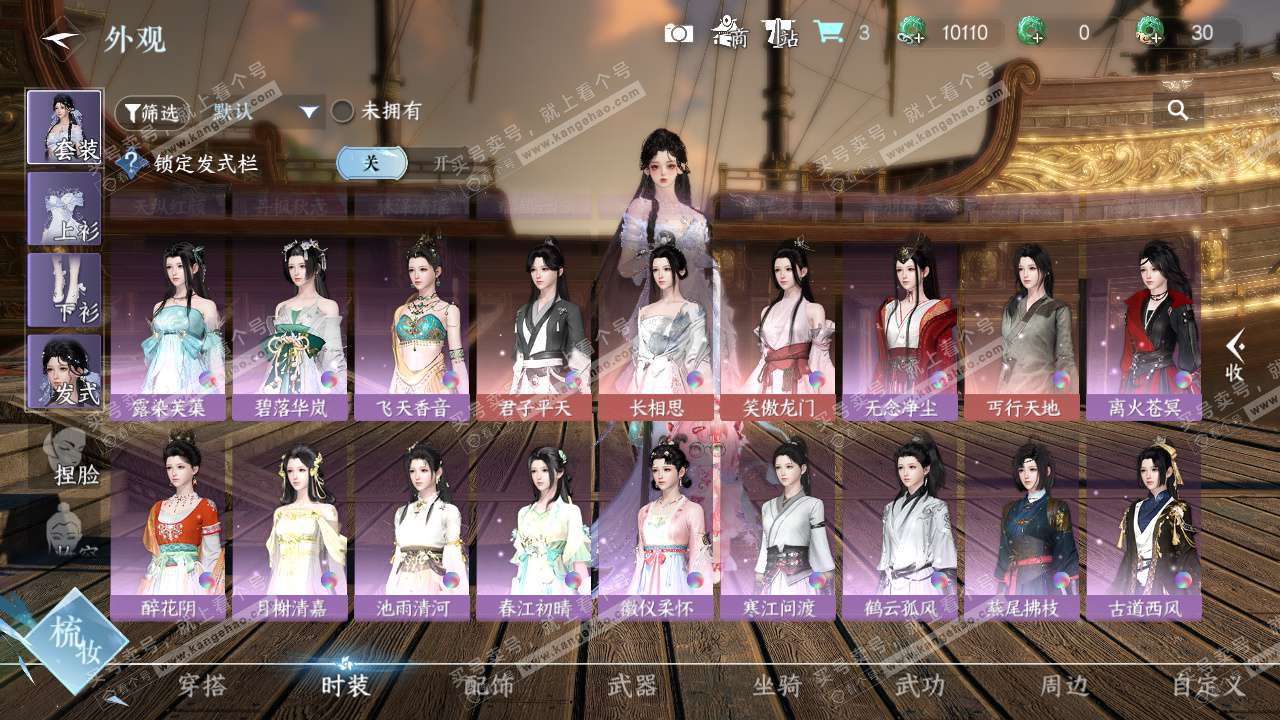Switch to the 武器 bottom tab
Image resolution: width=1280 pixels, height=720 pixels.
633,685
